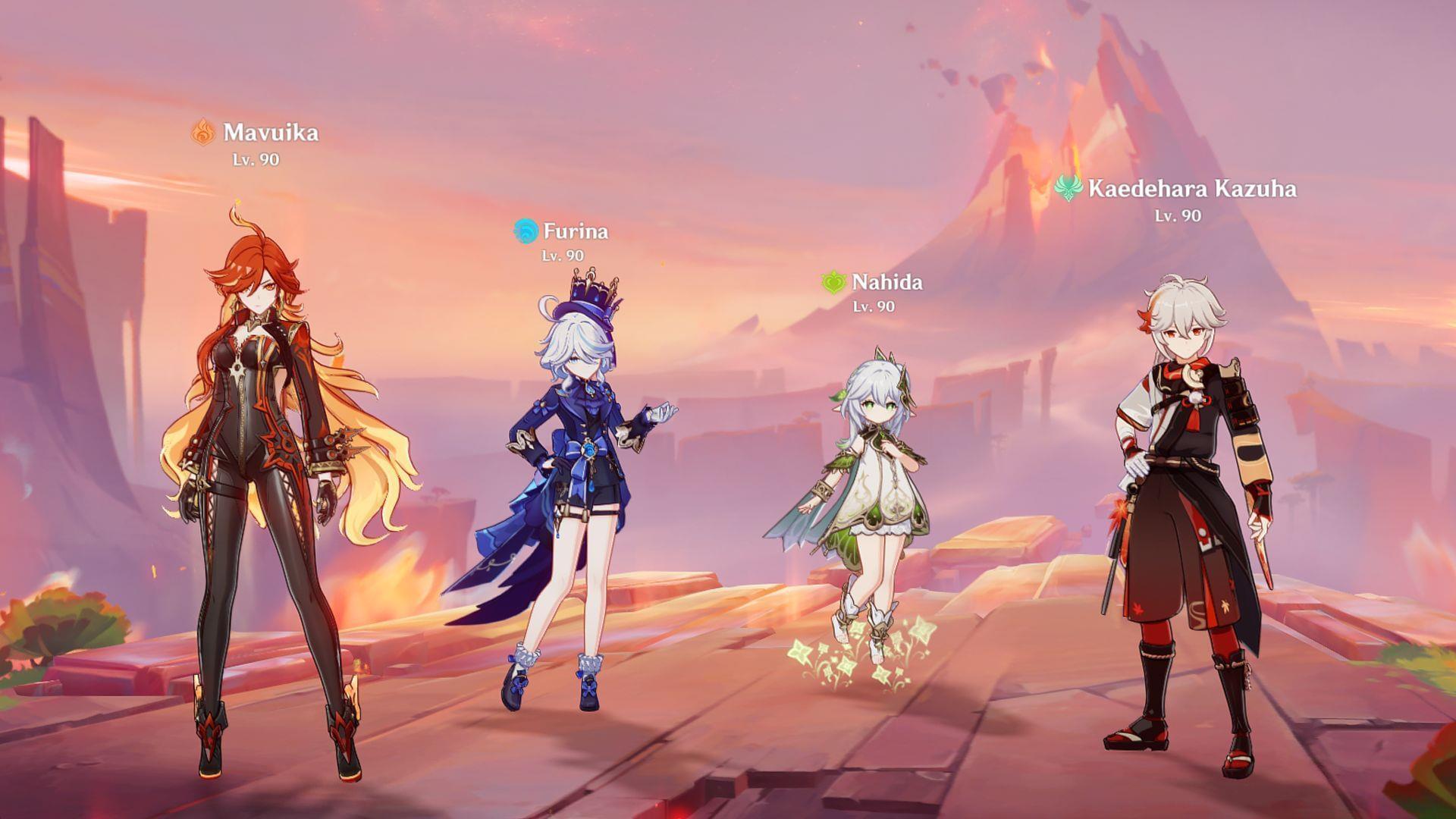Open Mavuika's character details via her nameplate

coord(273,132)
